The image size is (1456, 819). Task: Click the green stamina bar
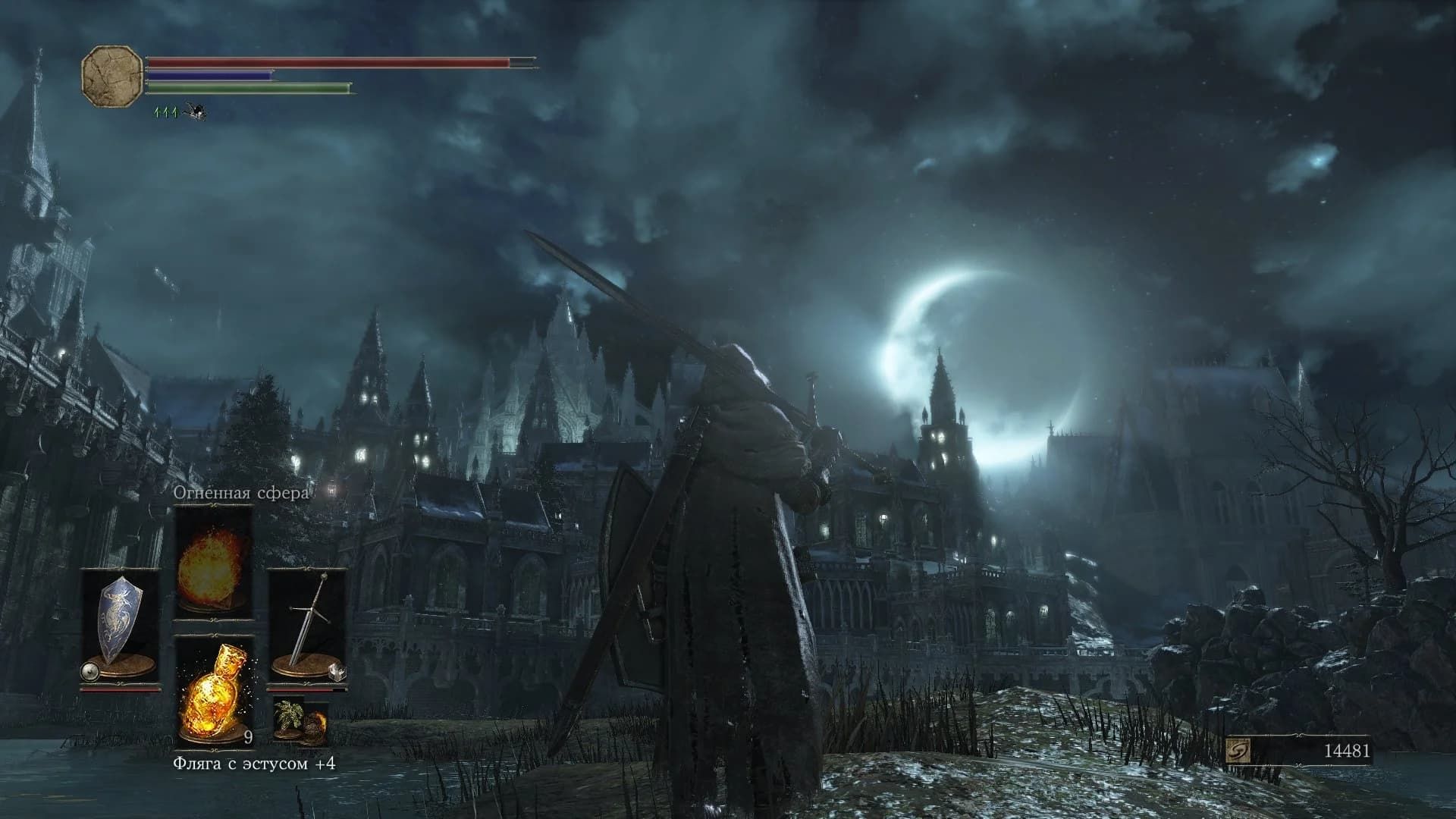pos(250,89)
